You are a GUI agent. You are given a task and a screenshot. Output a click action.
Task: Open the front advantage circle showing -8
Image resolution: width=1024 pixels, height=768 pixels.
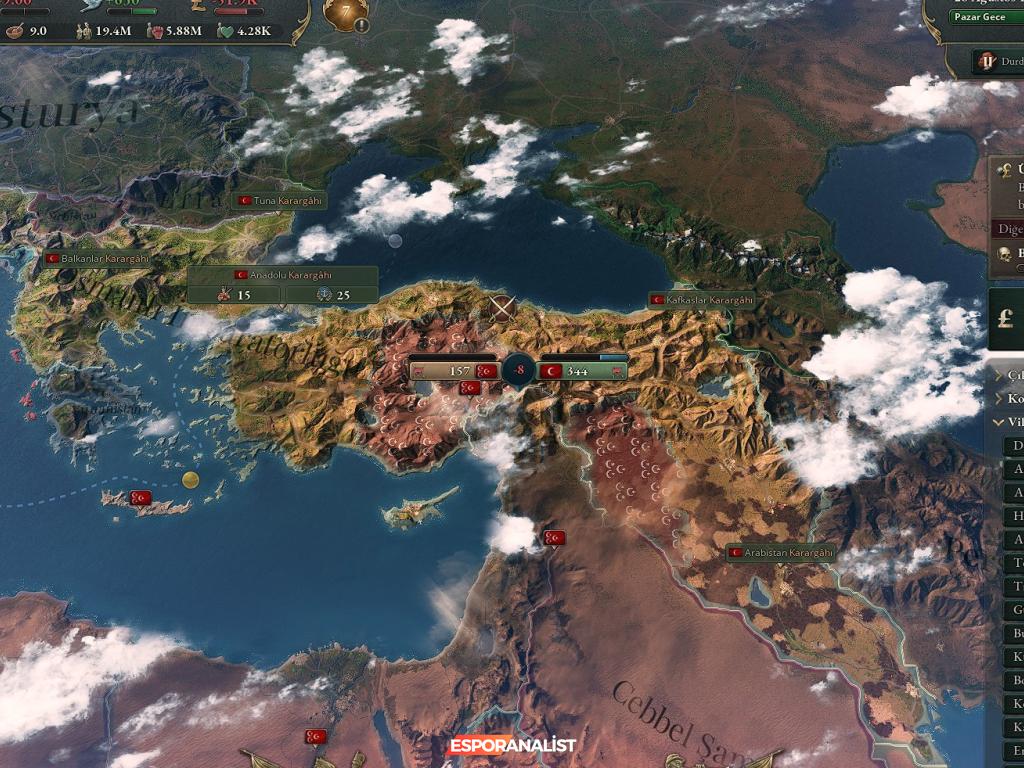pos(519,370)
